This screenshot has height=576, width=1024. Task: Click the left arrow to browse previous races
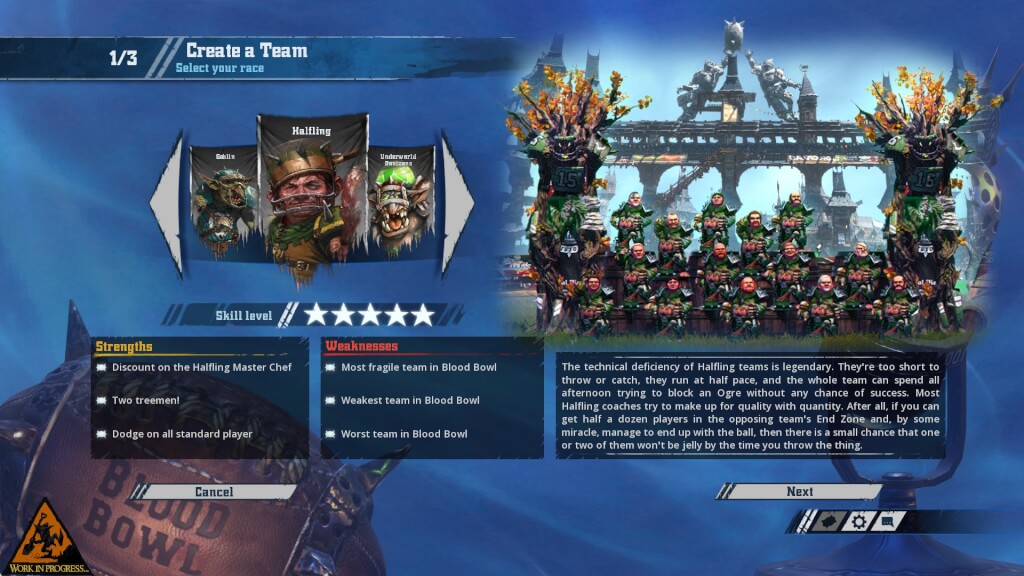click(167, 204)
